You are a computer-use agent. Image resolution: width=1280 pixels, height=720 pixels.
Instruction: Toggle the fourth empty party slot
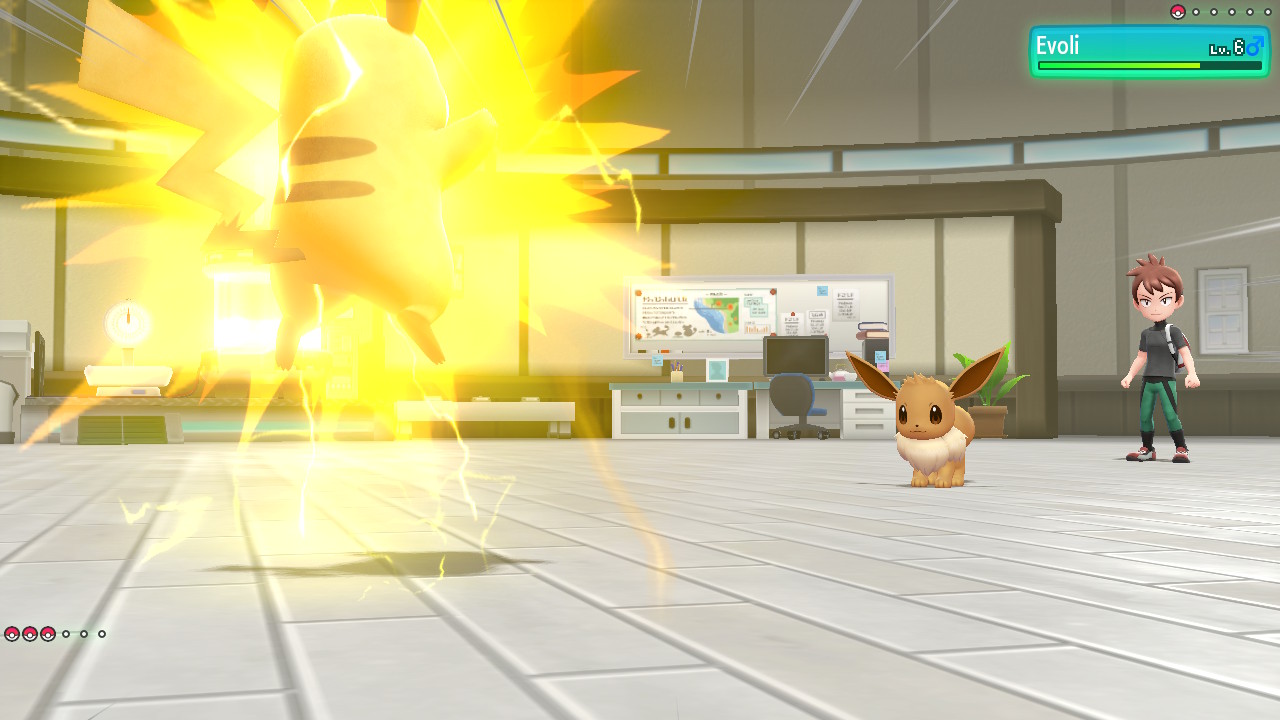tap(84, 634)
